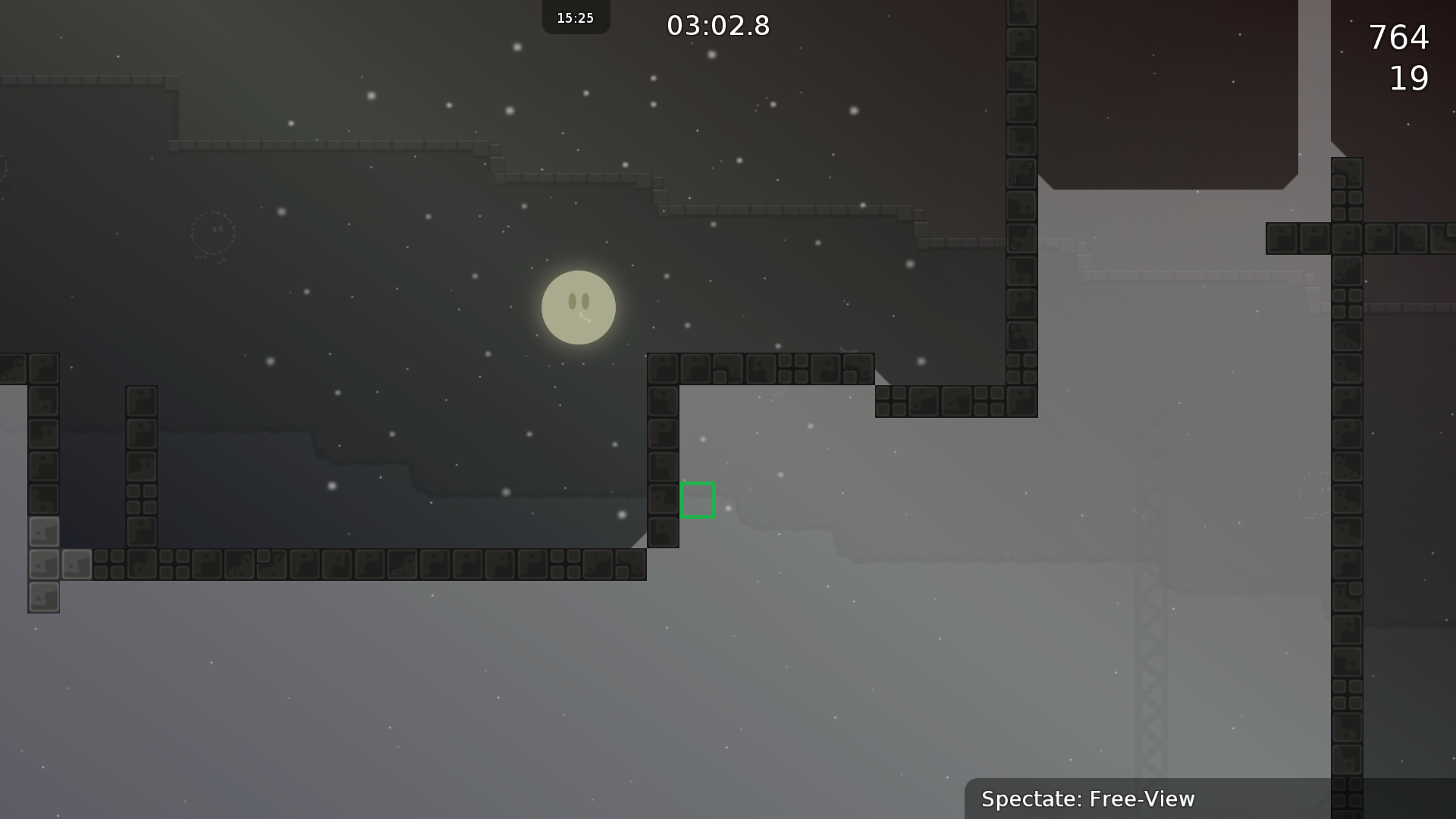Click the green checkpoint square outline
Image resolution: width=1456 pixels, height=819 pixels.
point(697,500)
